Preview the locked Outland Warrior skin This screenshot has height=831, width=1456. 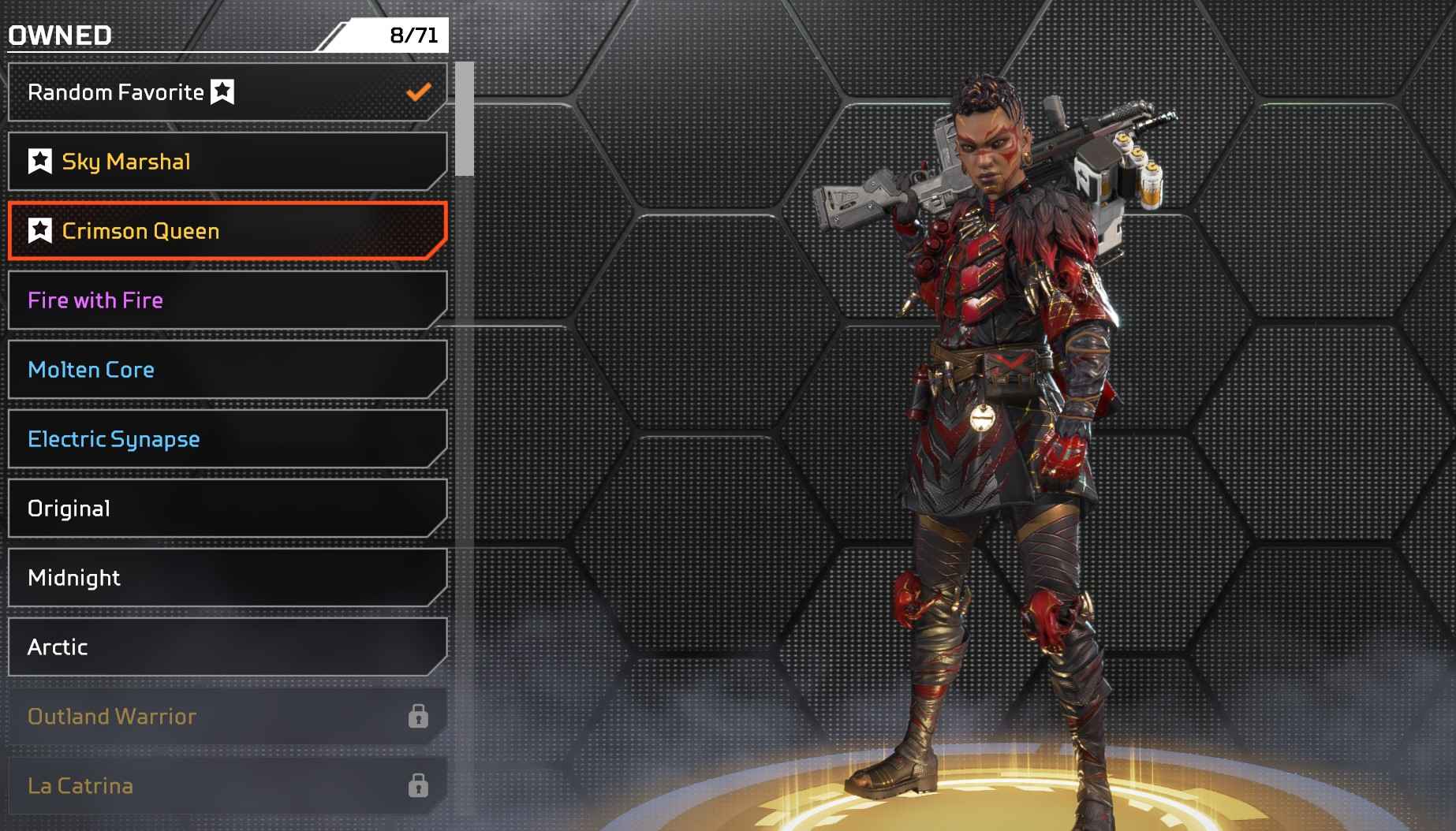227,717
